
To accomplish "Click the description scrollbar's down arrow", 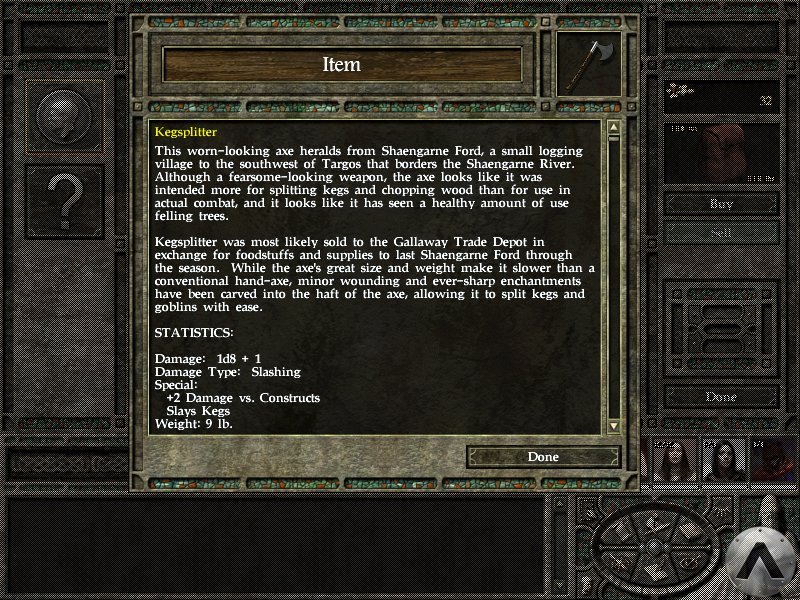I will coord(613,425).
